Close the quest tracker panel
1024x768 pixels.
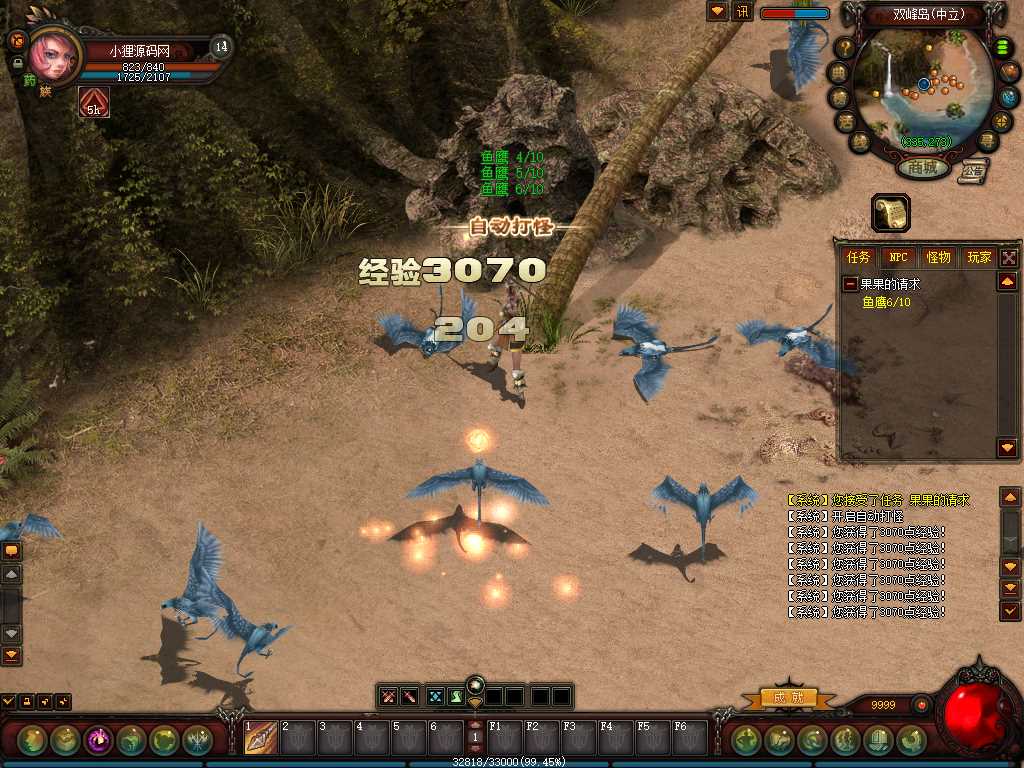pos(1008,257)
